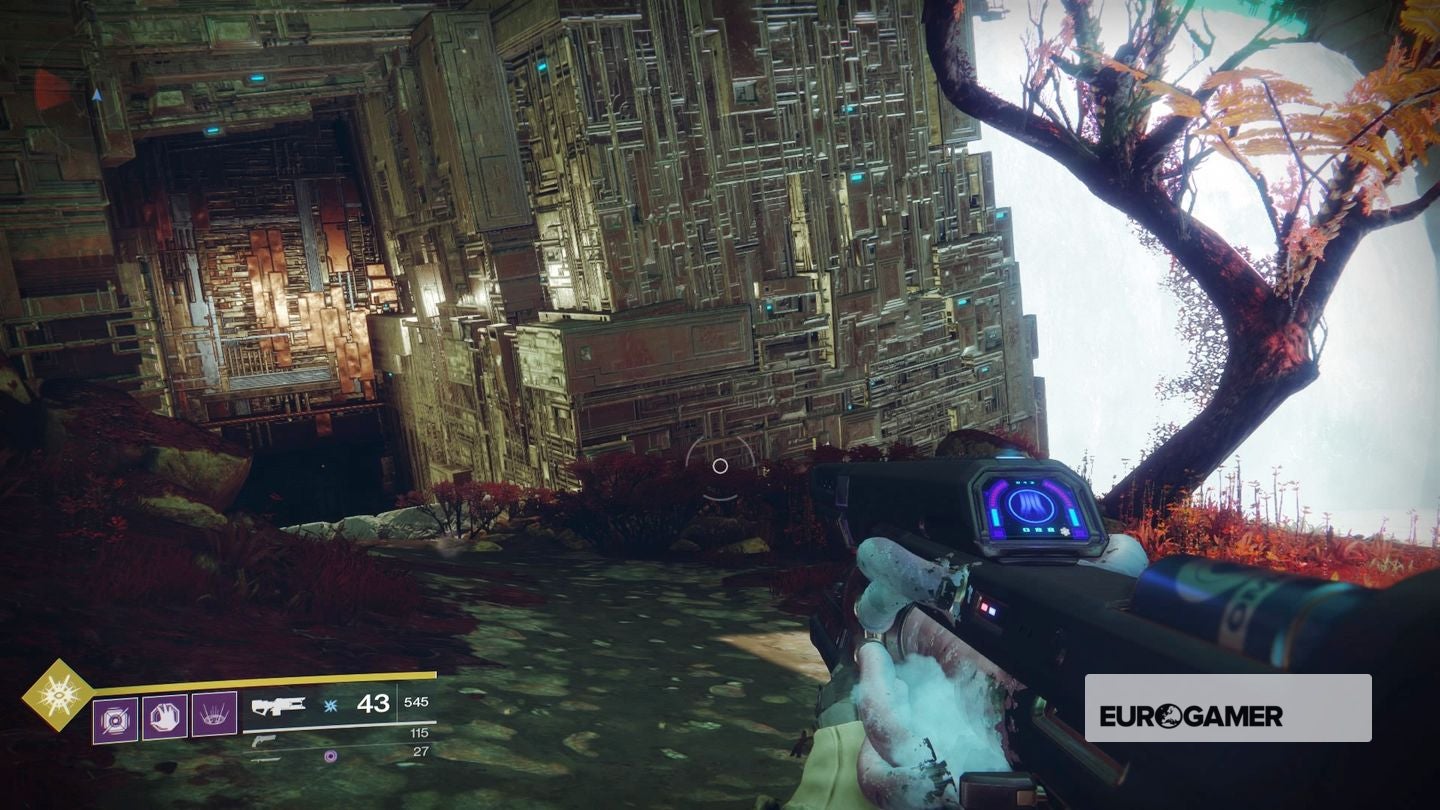The height and width of the screenshot is (810, 1440).
Task: Click the center aiming reticle
Action: click(720, 465)
